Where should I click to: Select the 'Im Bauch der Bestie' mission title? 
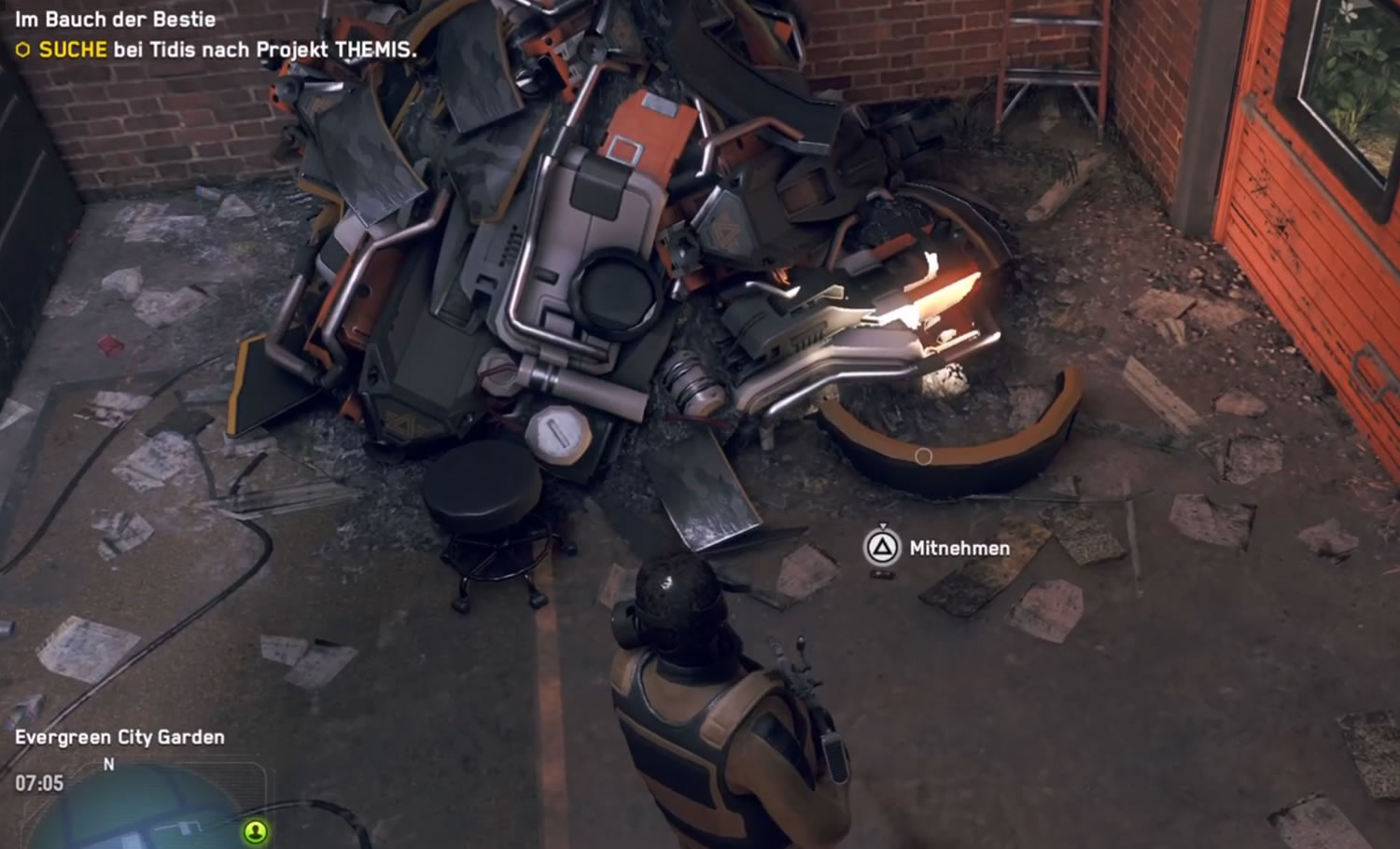116,20
